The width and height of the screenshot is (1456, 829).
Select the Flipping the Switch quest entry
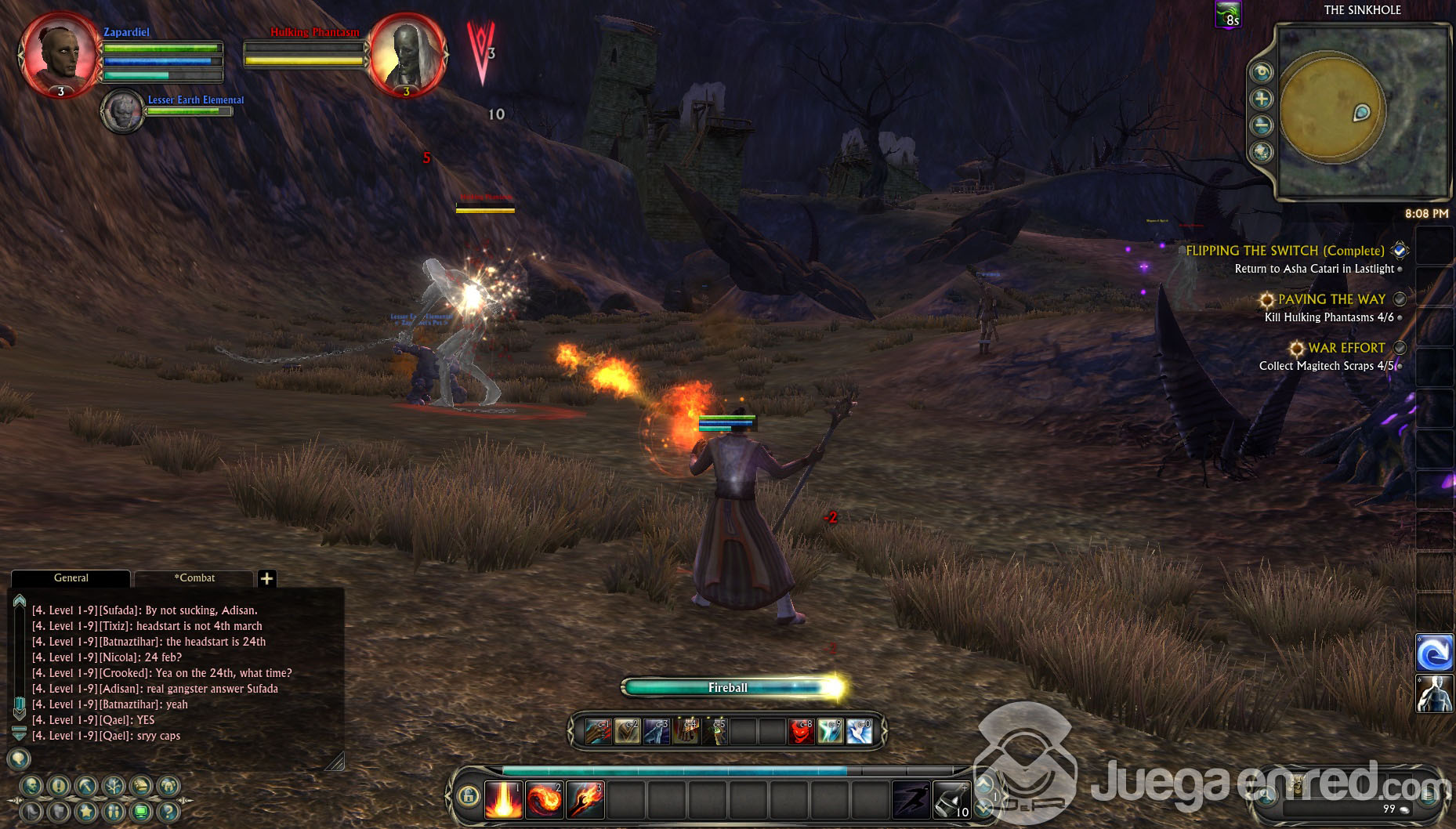pos(1285,251)
